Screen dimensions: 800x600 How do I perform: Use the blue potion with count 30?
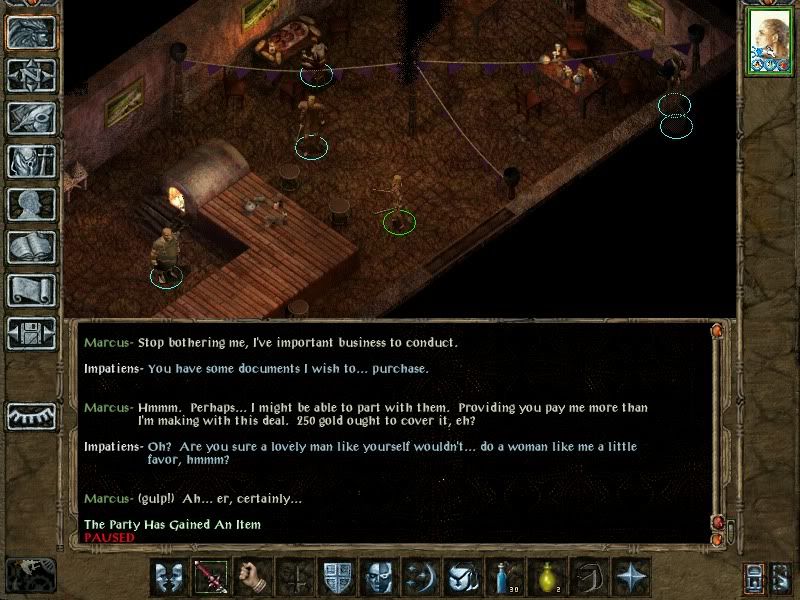506,577
